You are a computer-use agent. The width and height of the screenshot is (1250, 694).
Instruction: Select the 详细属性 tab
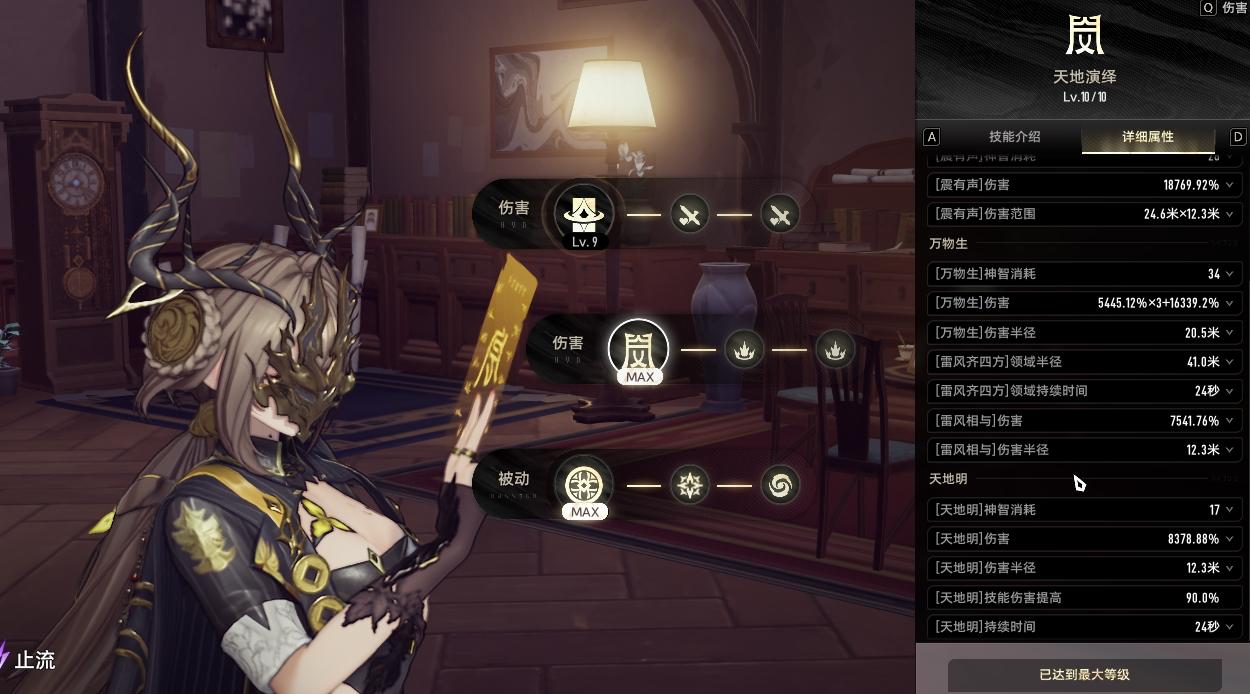pos(1147,137)
